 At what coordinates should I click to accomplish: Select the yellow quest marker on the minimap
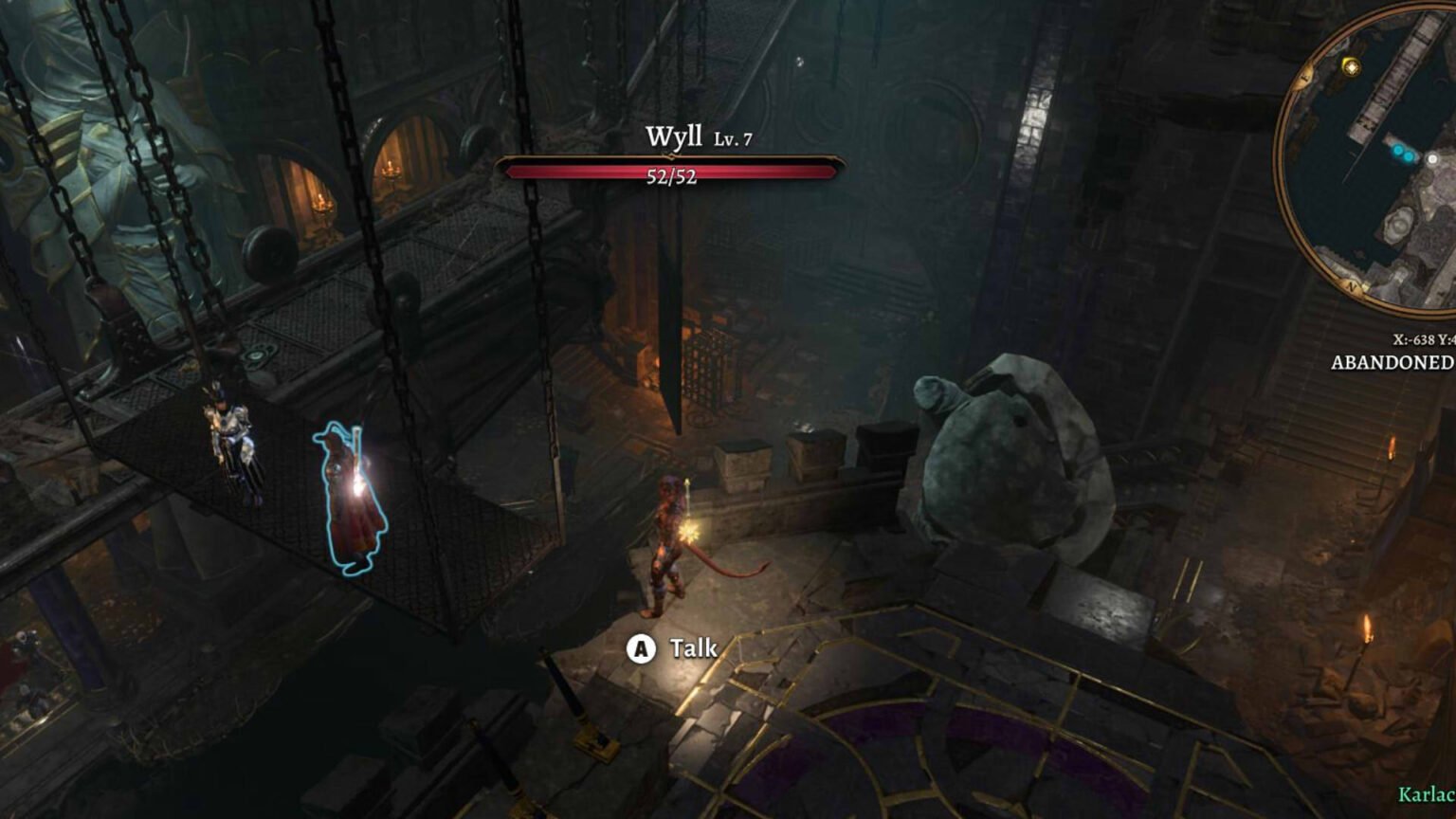click(x=1351, y=66)
